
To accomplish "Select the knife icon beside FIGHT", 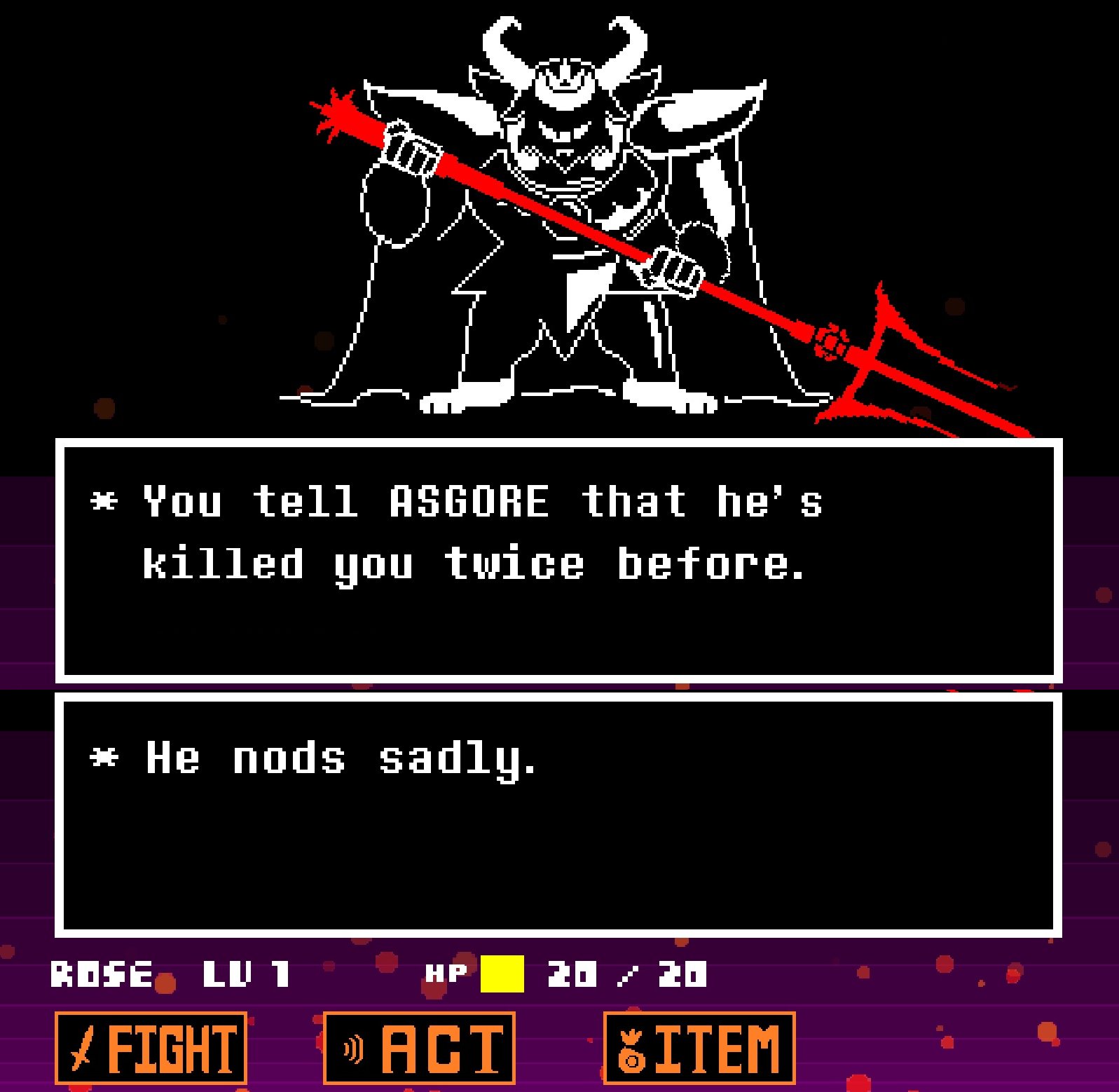I will pos(83,1048).
